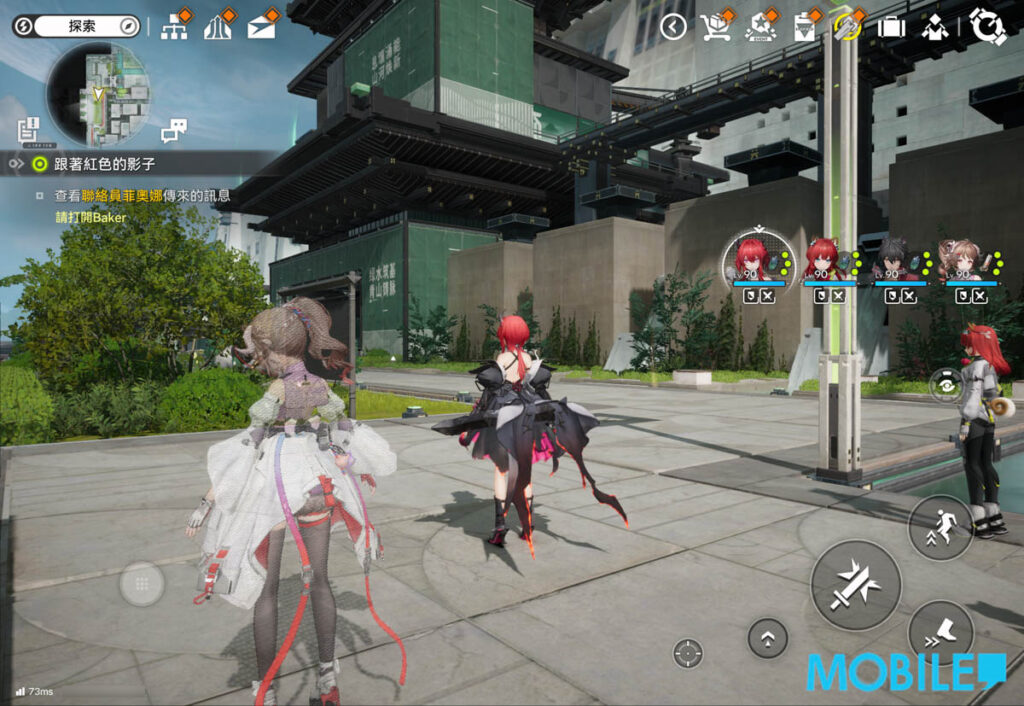Select the 跟著紅色的影子 quest tracker
The image size is (1024, 706).
click(105, 163)
